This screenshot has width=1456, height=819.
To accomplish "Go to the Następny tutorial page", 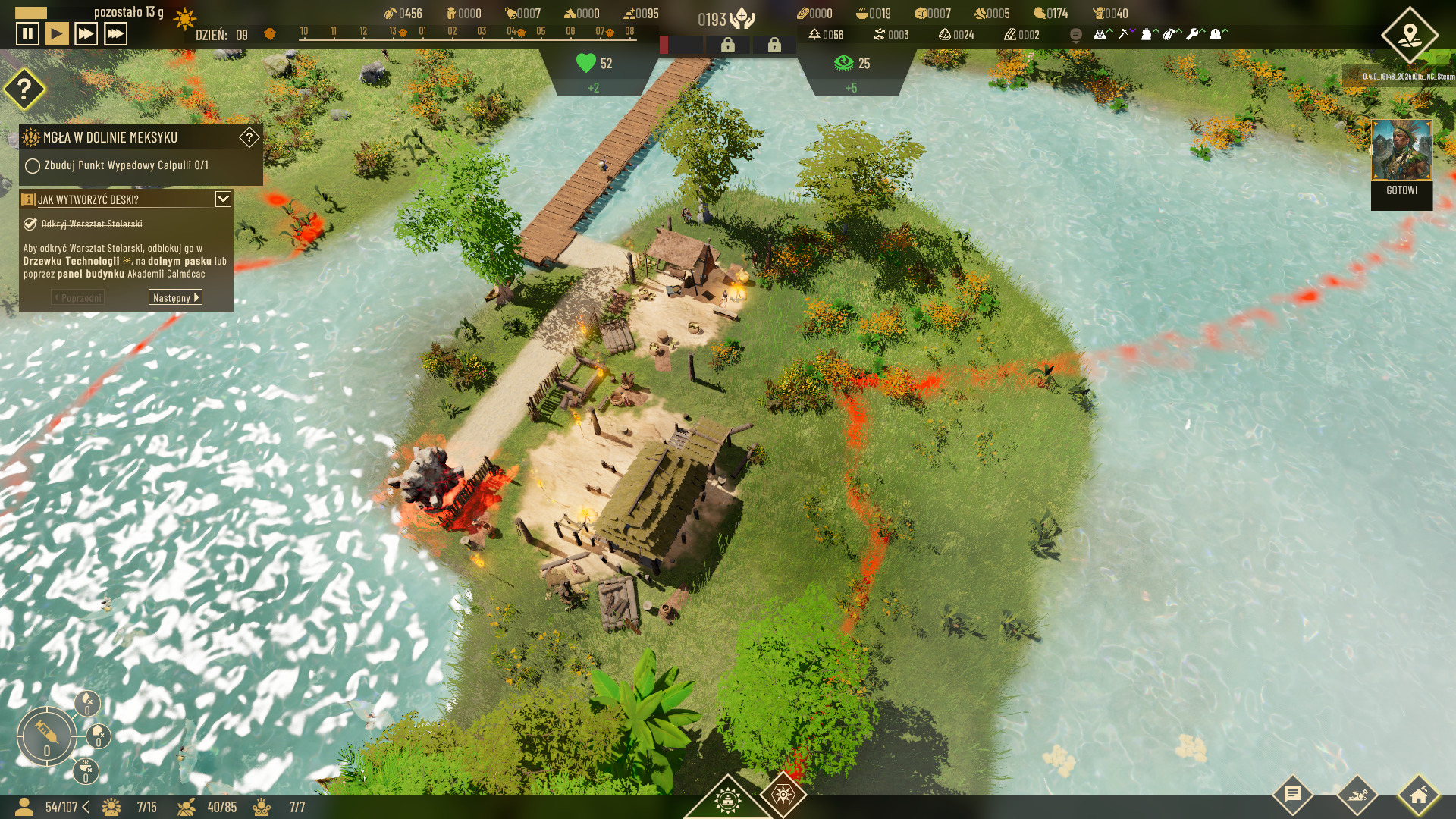I will point(175,297).
